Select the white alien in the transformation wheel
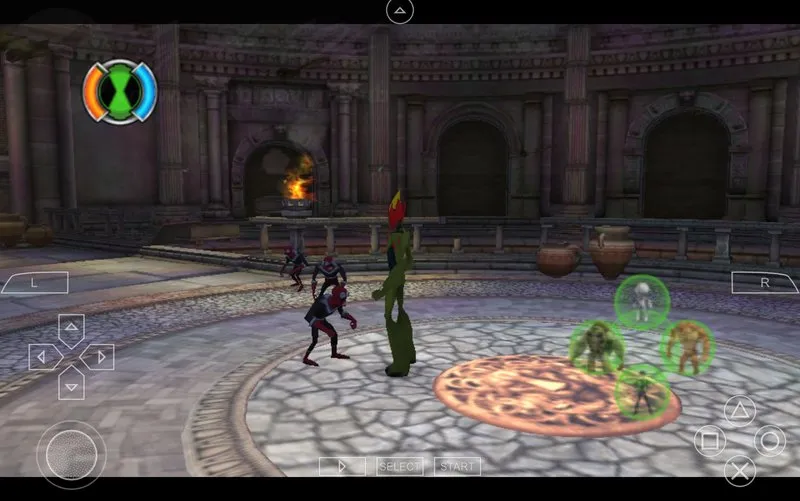 pyautogui.click(x=641, y=301)
